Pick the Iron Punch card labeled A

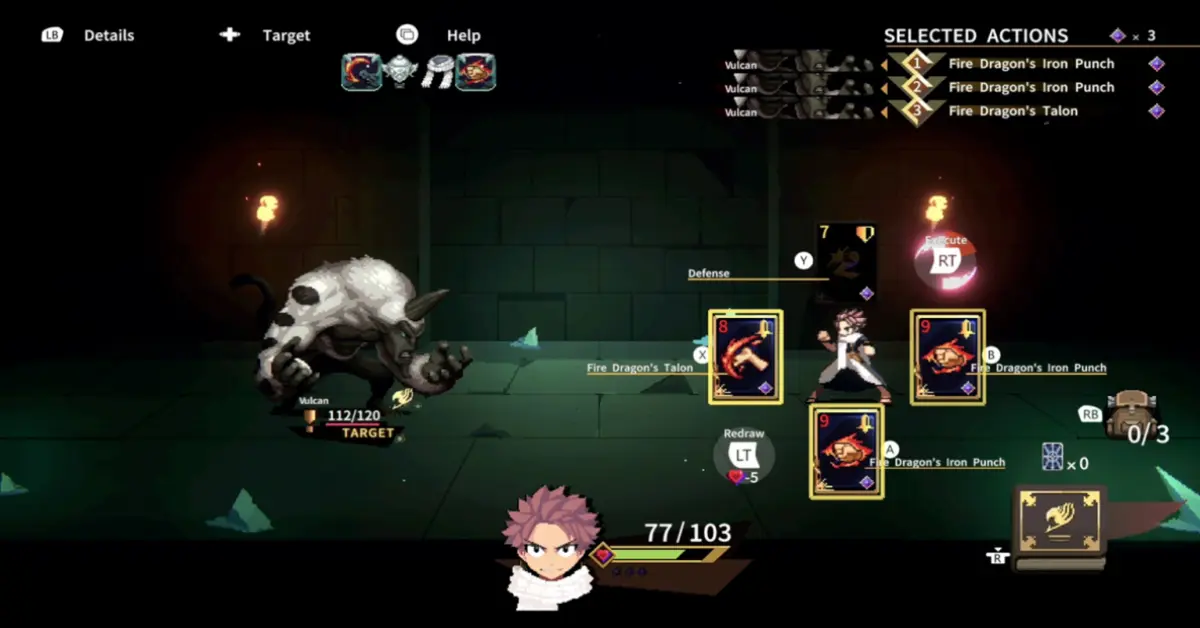pos(846,452)
